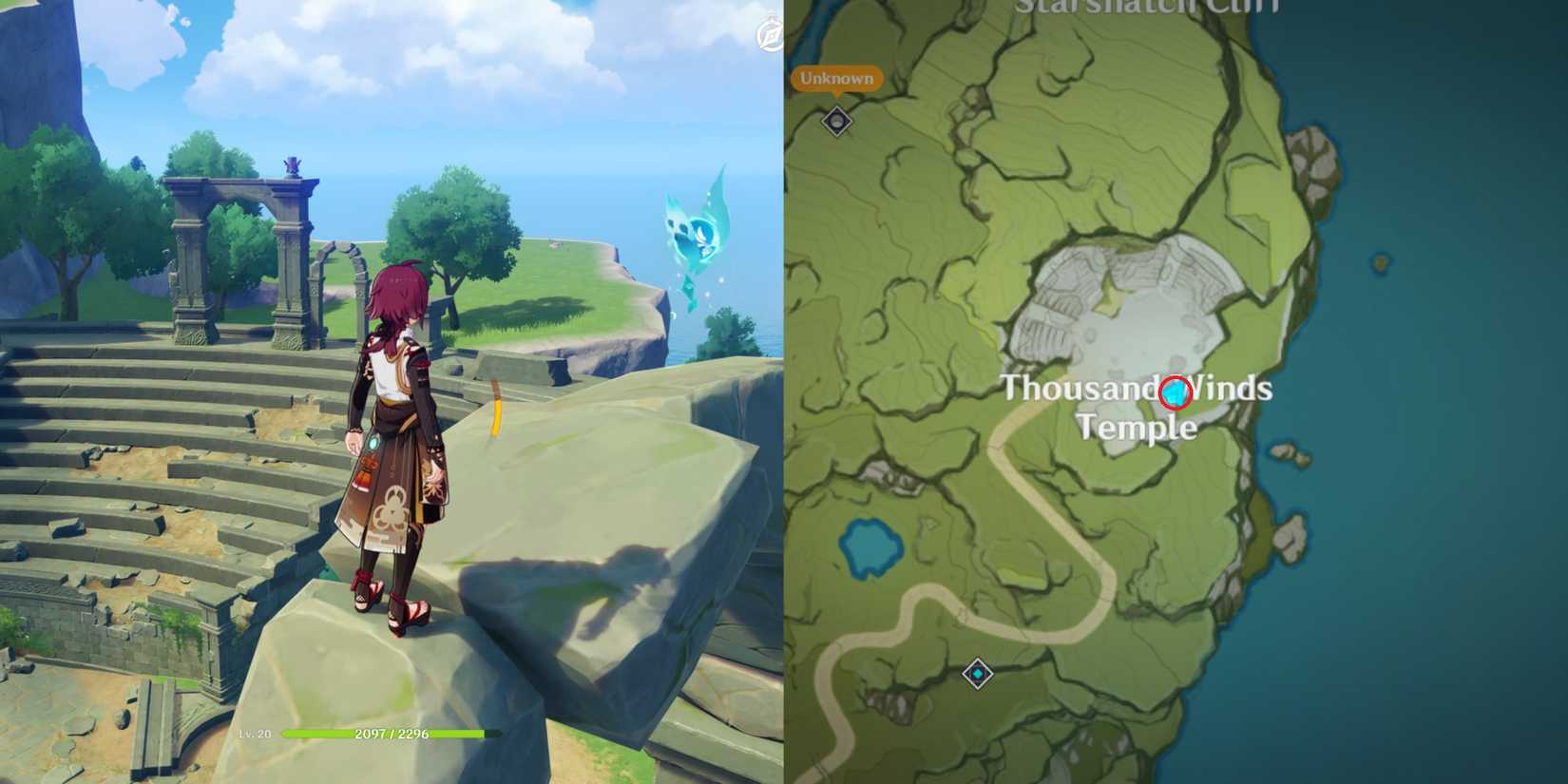Viewport: 1568px width, 784px height.
Task: Open details for the Thousand Winds Temple area
Action: point(1137,409)
